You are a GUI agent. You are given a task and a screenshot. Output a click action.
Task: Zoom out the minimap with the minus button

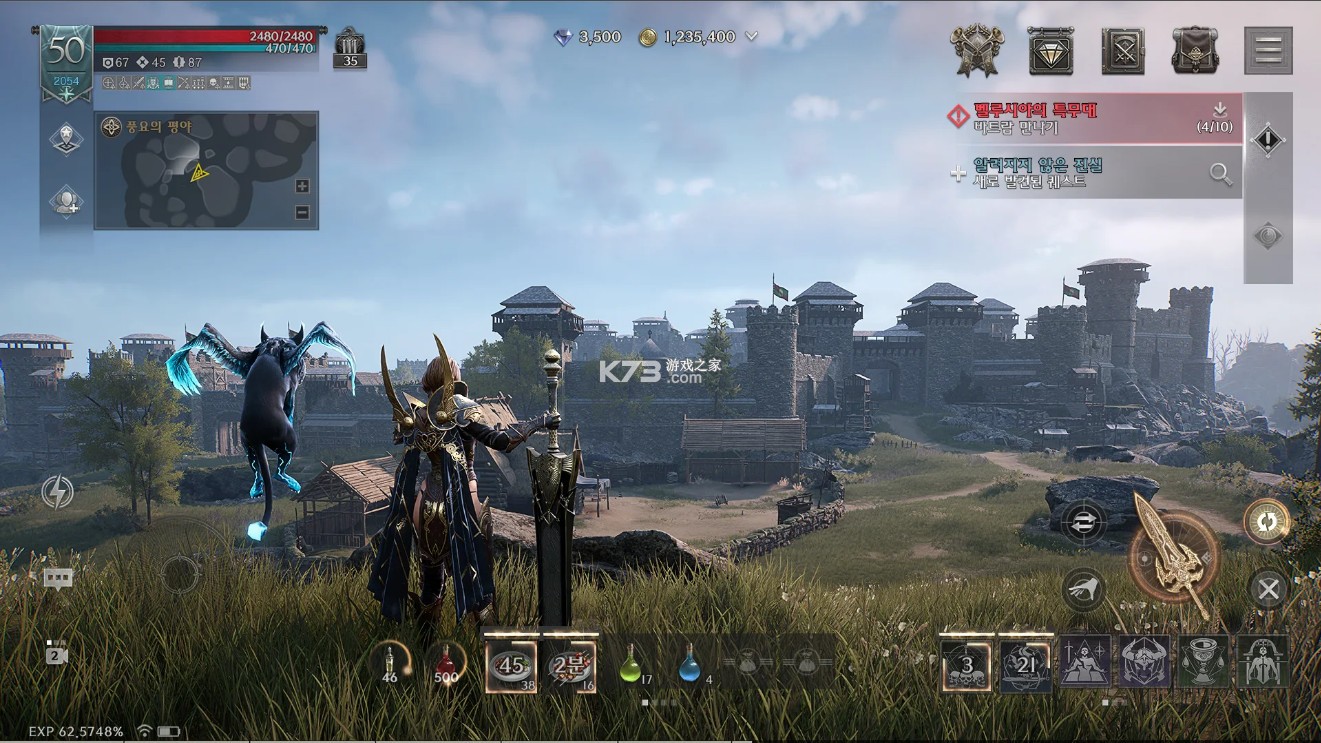[x=303, y=212]
